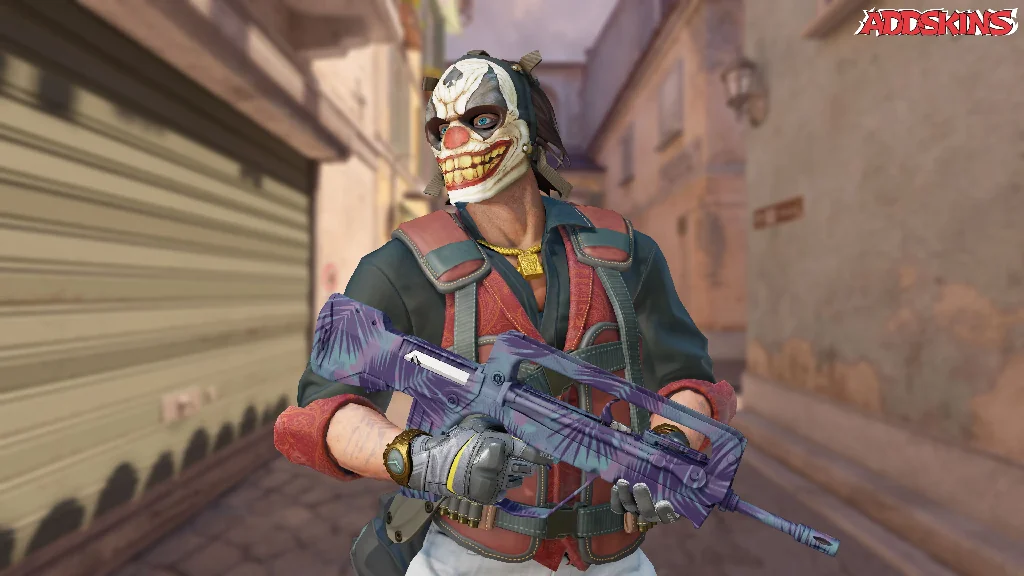Click the ADDSKINS logo watermark
Screen dimensions: 1024x576
point(938,23)
